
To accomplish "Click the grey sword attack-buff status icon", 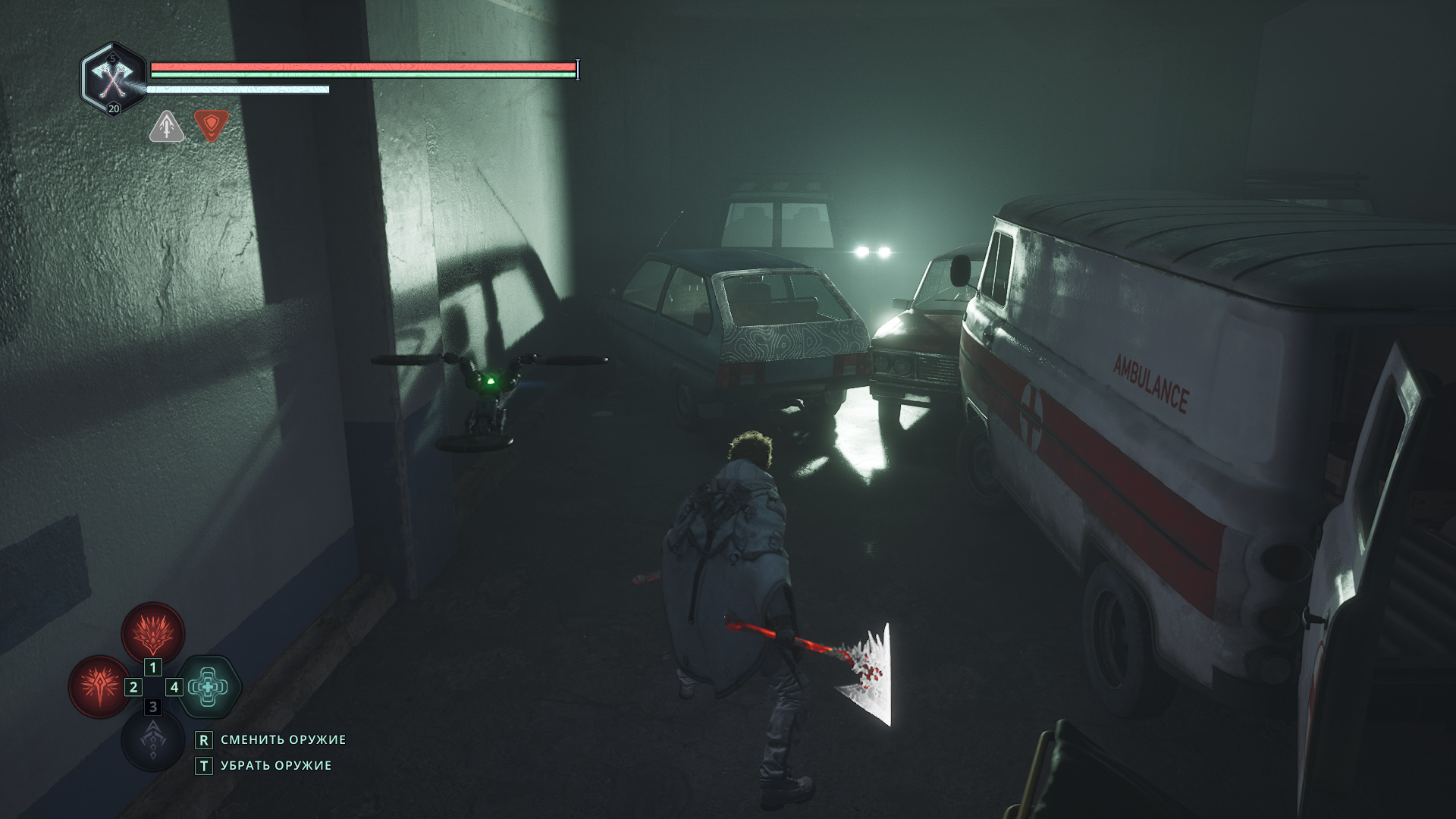I will 166,126.
